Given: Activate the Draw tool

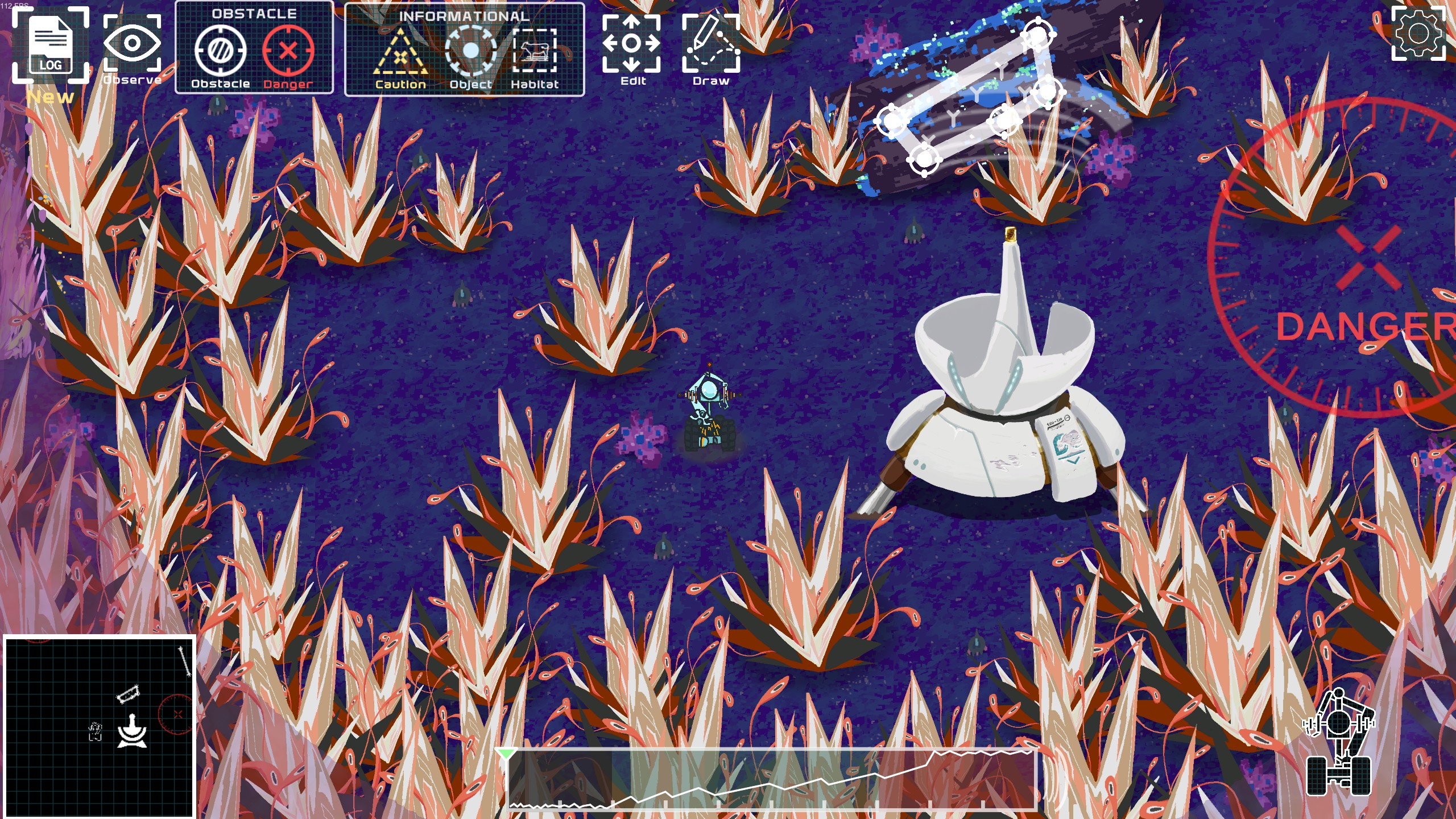Looking at the screenshot, I should point(711,44).
